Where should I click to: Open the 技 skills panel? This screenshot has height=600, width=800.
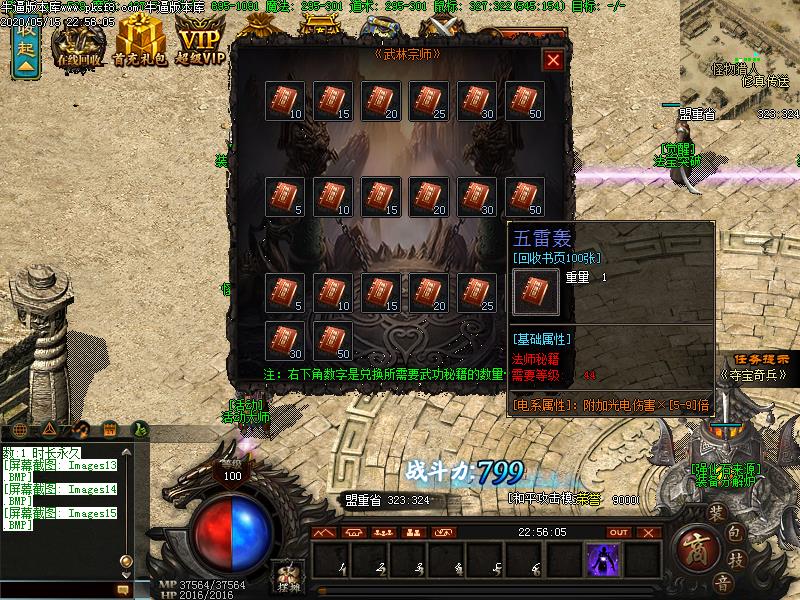(735, 561)
